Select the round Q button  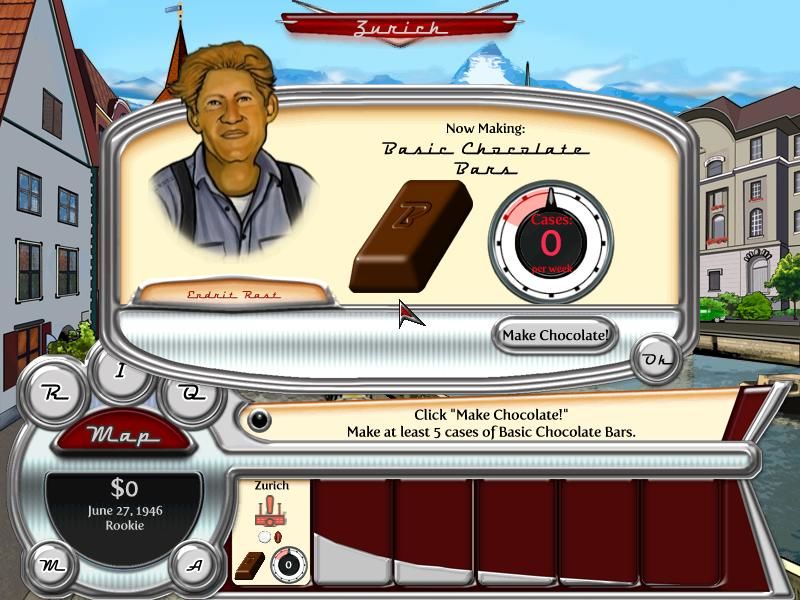[x=191, y=393]
